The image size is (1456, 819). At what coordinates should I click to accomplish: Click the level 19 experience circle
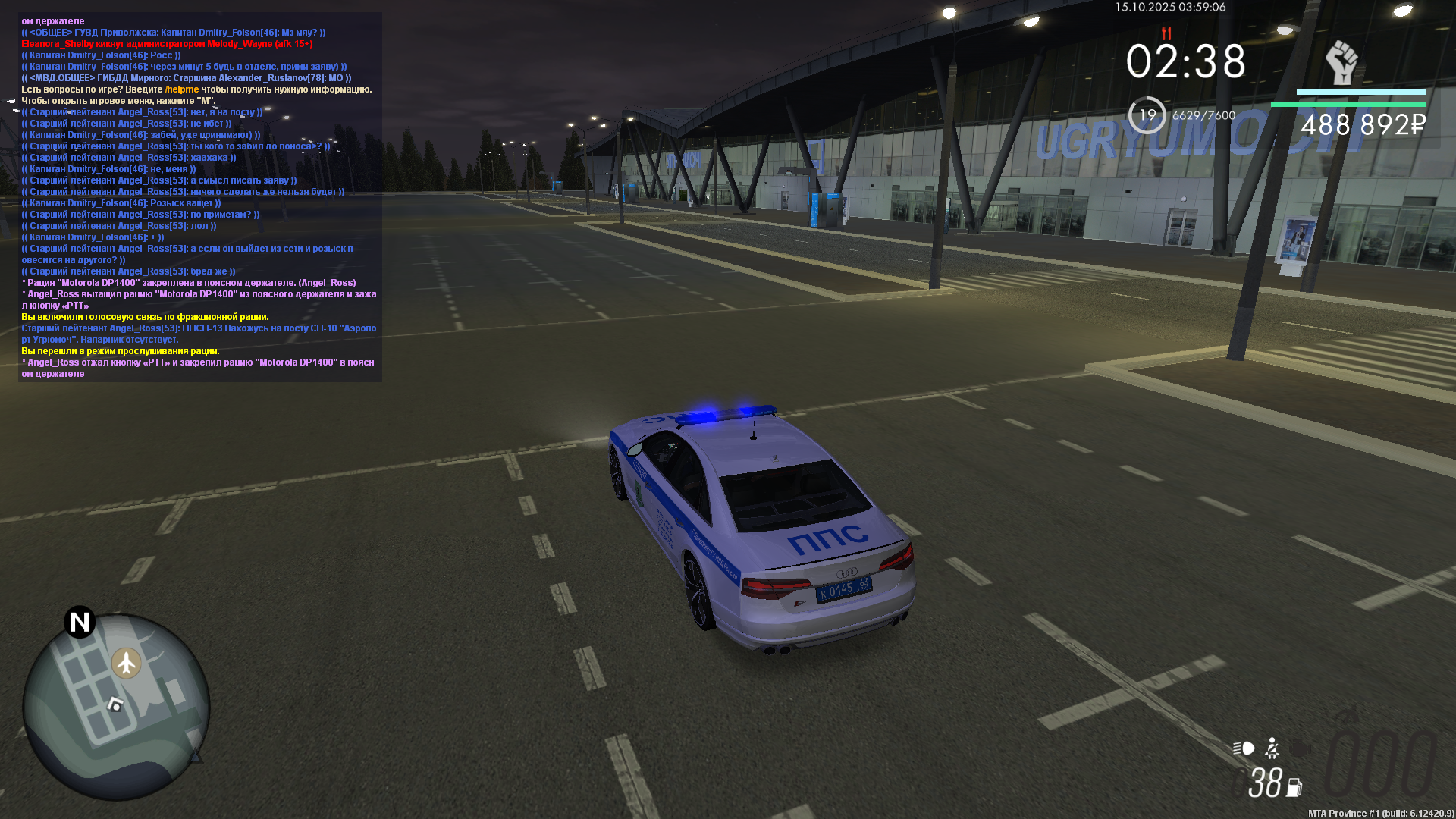[x=1147, y=115]
